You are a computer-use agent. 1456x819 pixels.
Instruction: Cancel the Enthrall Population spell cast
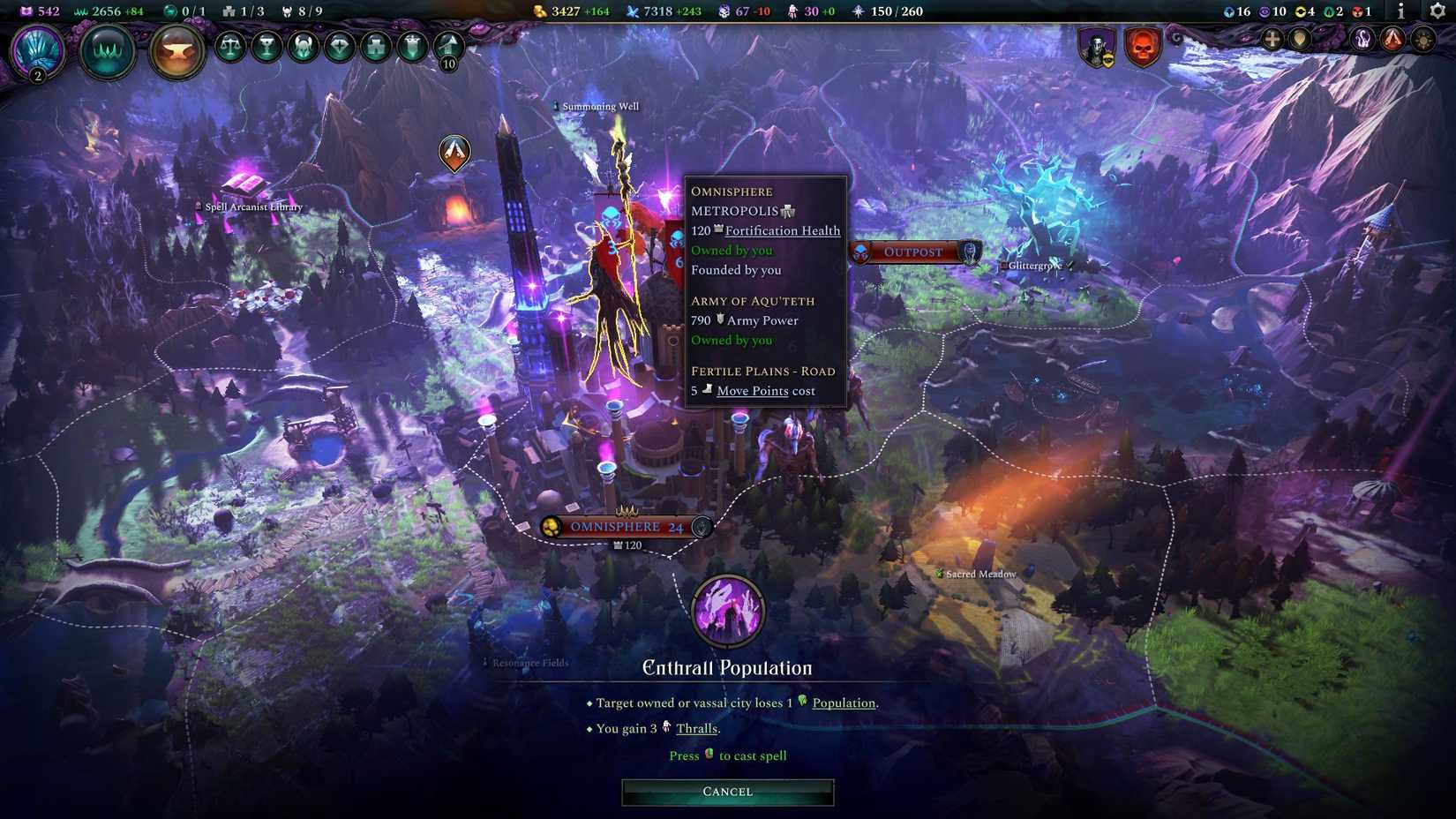click(726, 792)
